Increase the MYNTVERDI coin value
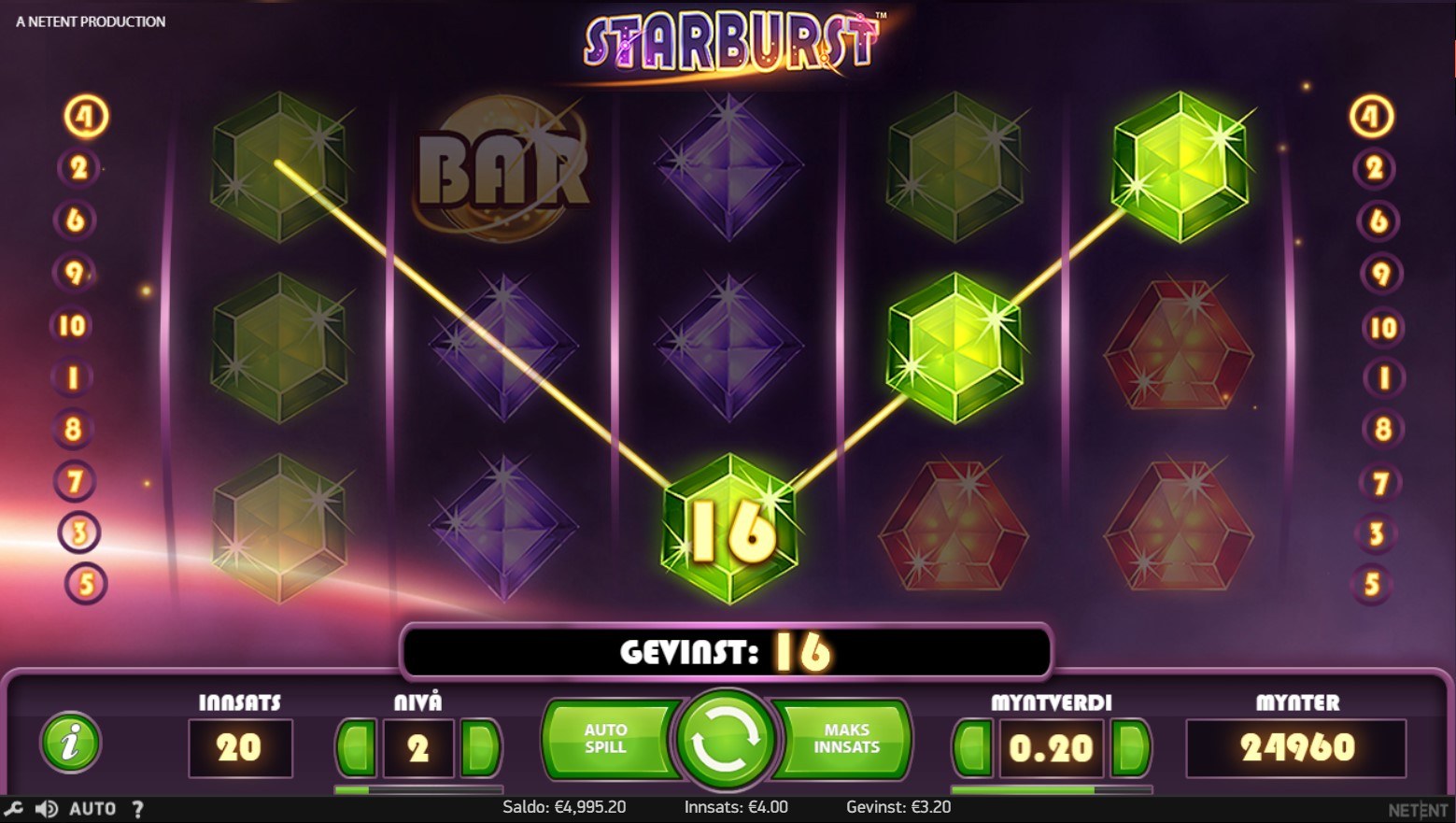1456x823 pixels. (1128, 747)
